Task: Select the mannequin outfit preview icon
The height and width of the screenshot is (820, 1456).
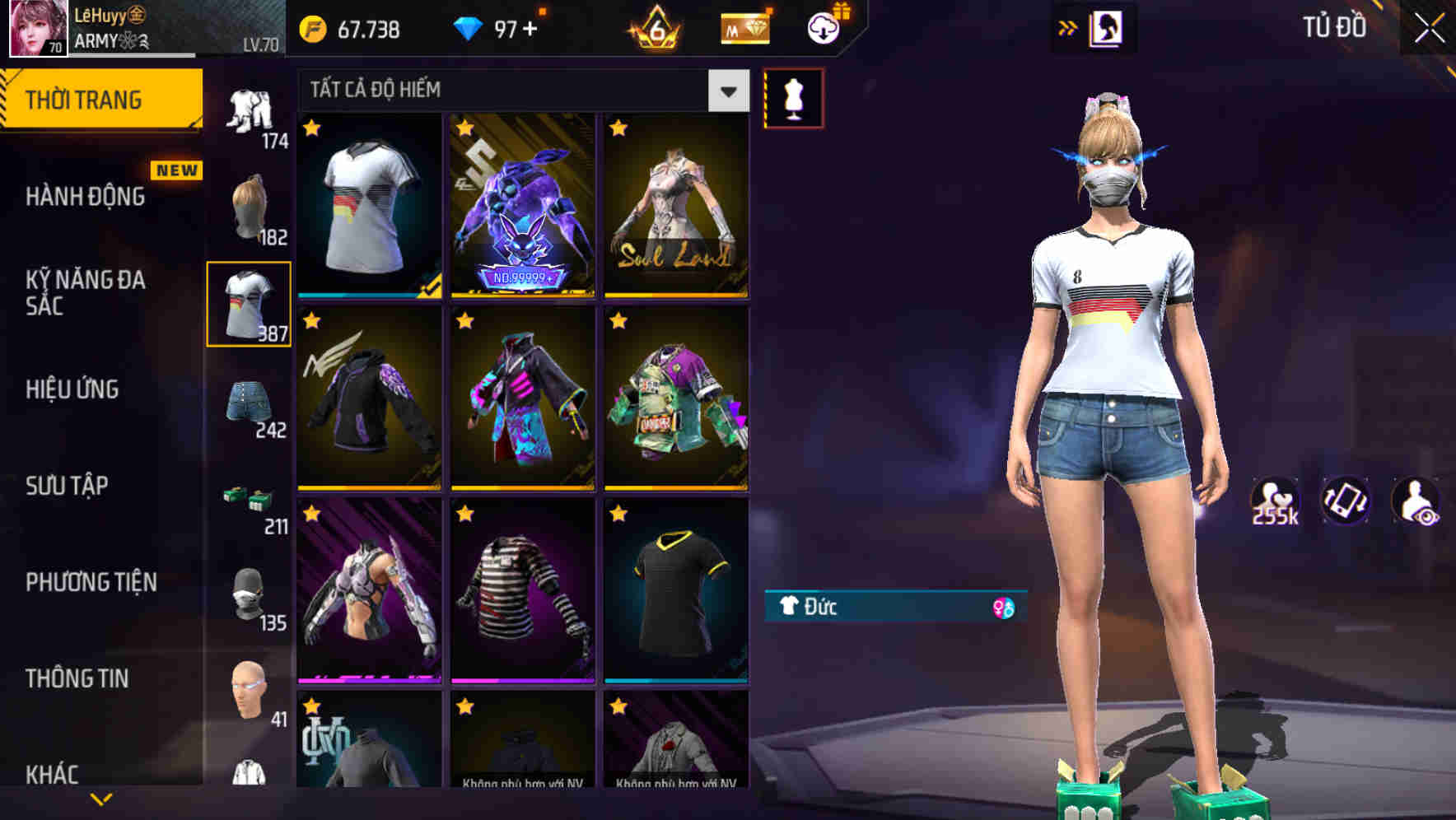Action: click(793, 96)
